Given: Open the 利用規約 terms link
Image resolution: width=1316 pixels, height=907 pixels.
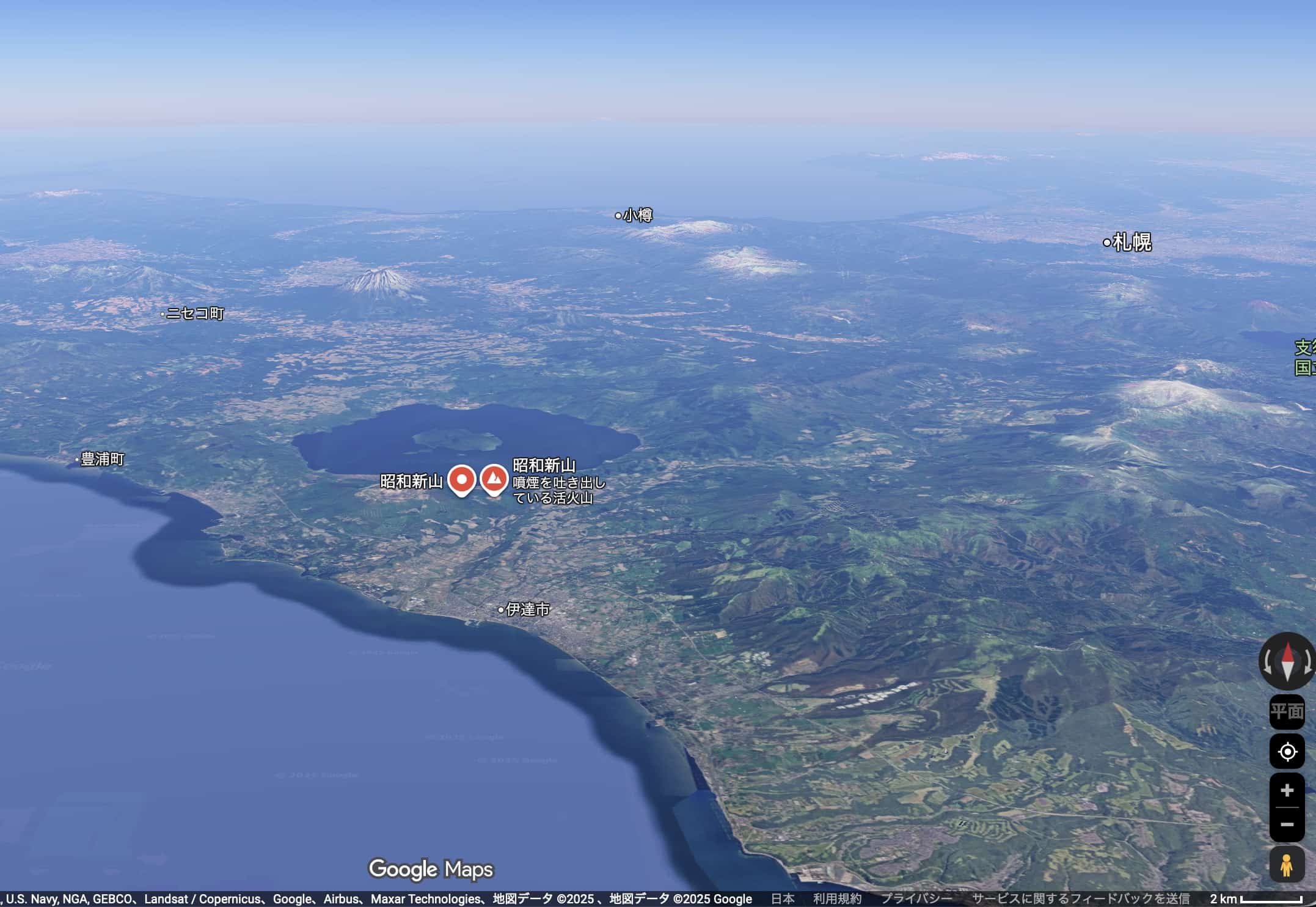Looking at the screenshot, I should click(837, 899).
